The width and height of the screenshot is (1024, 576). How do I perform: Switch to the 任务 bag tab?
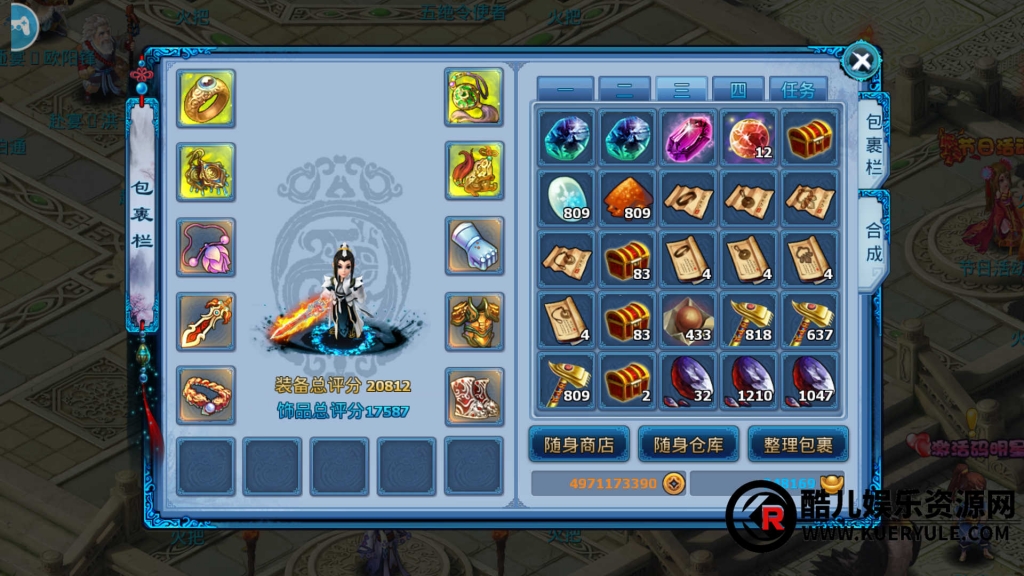(x=798, y=90)
